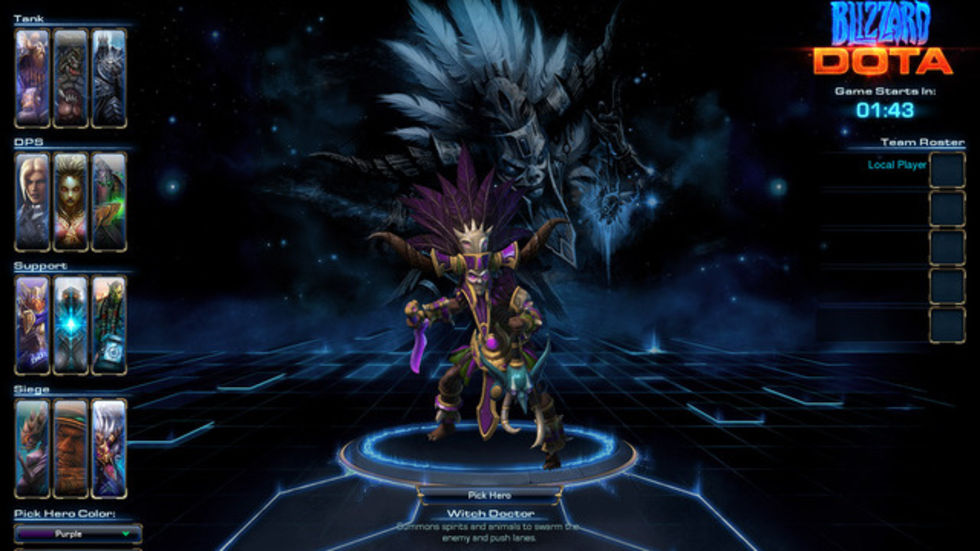Choose the abomination hero in the Tank row
The width and height of the screenshot is (980, 551).
point(70,78)
